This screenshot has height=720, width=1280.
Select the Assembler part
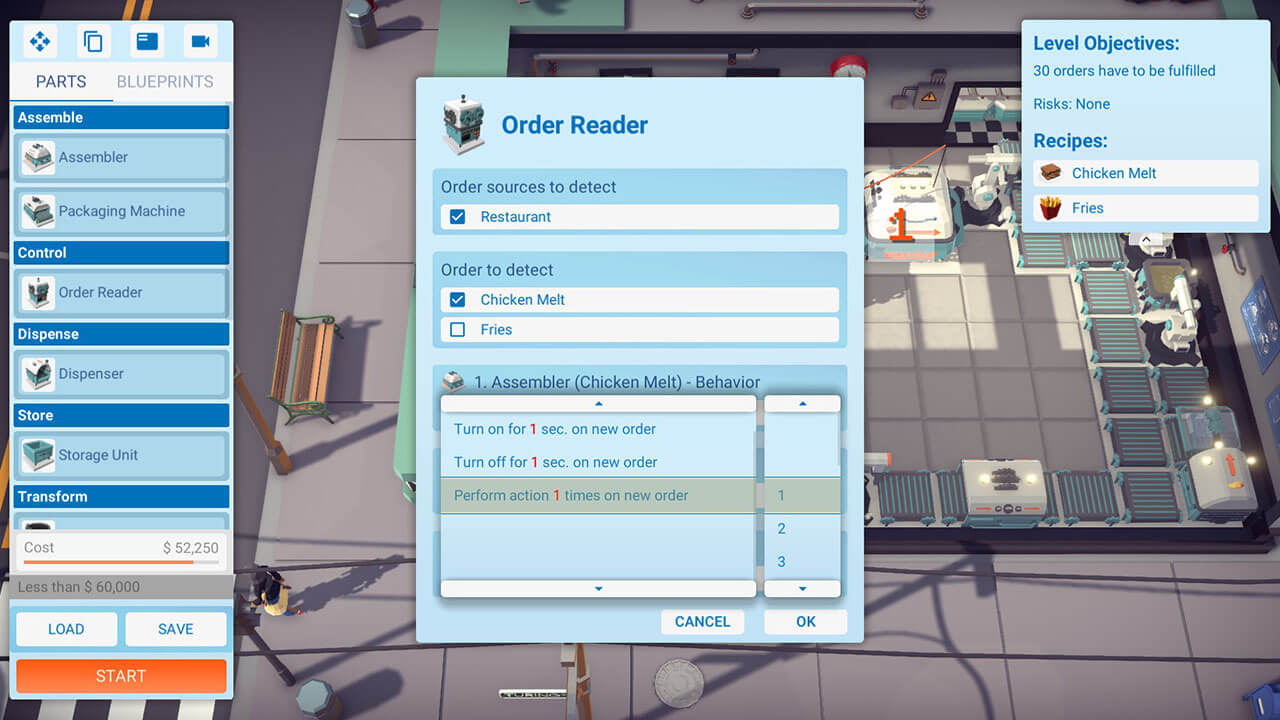point(121,157)
